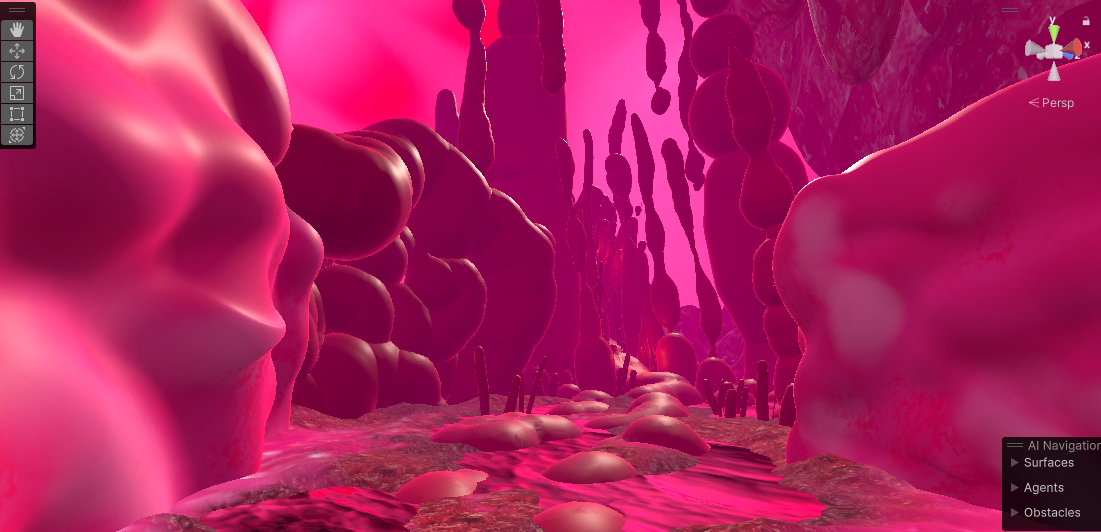Activate the Move tool with four arrows
This screenshot has width=1101, height=532.
18,50
